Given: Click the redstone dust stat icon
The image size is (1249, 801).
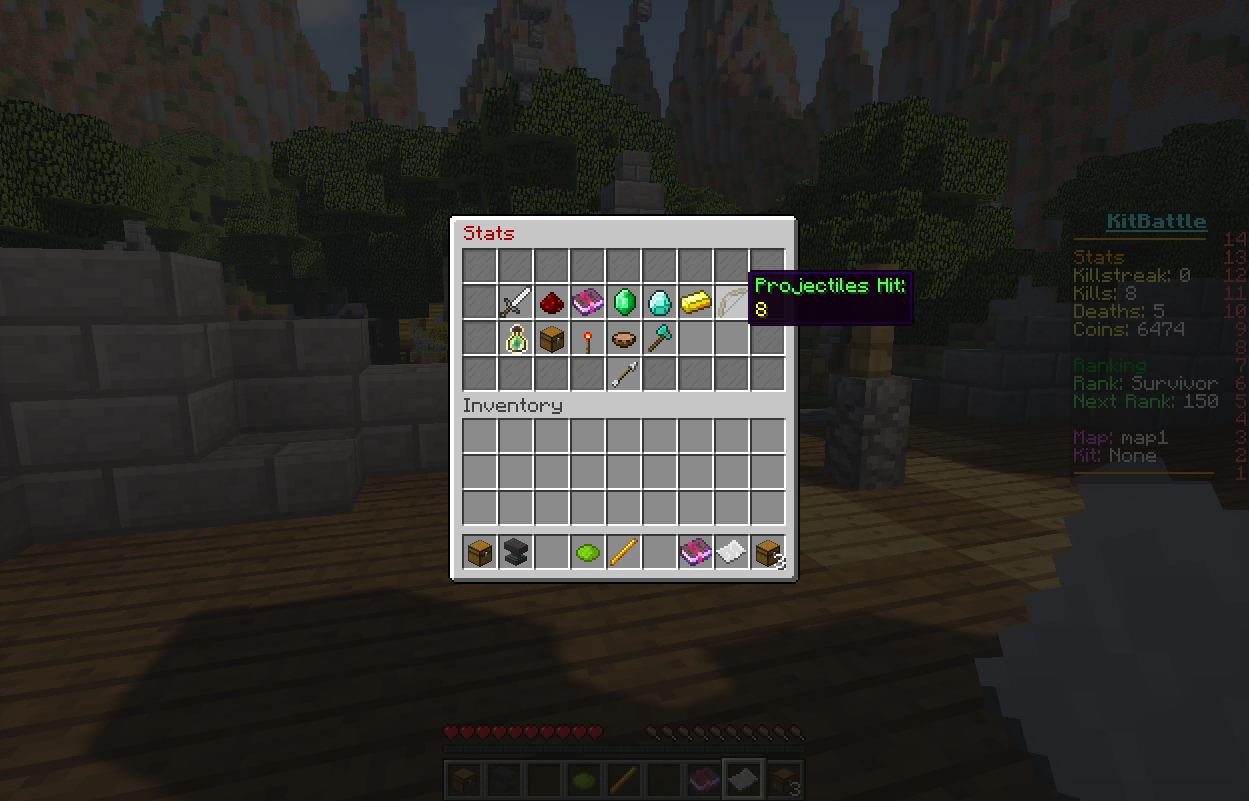Looking at the screenshot, I should (x=552, y=302).
